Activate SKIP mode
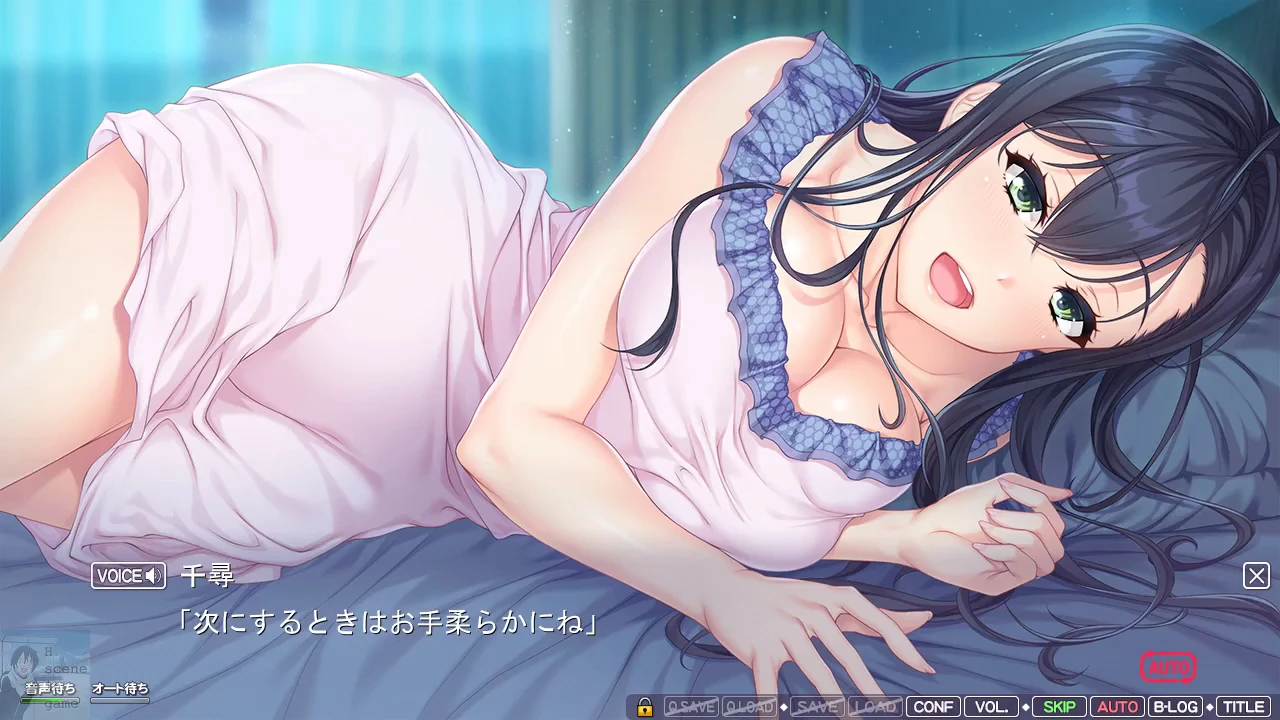 pos(1059,707)
